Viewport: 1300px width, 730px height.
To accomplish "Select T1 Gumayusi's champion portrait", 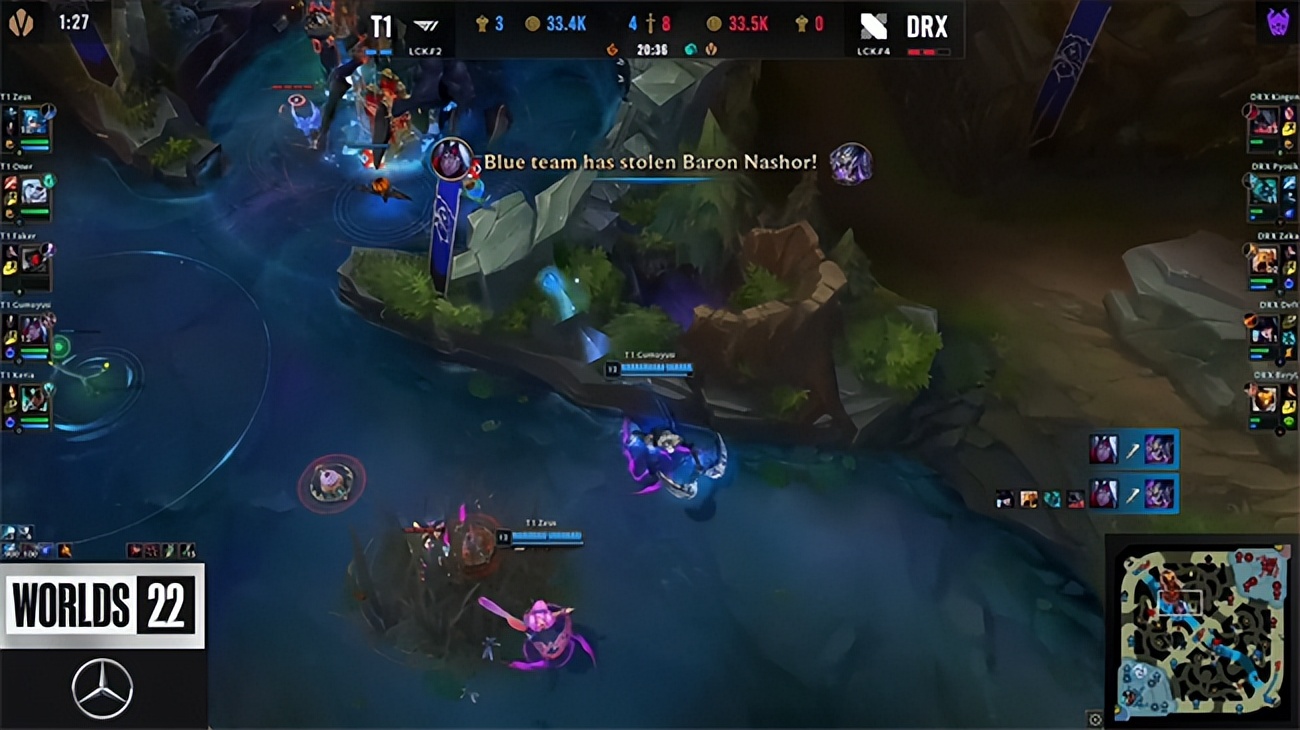I will point(34,330).
